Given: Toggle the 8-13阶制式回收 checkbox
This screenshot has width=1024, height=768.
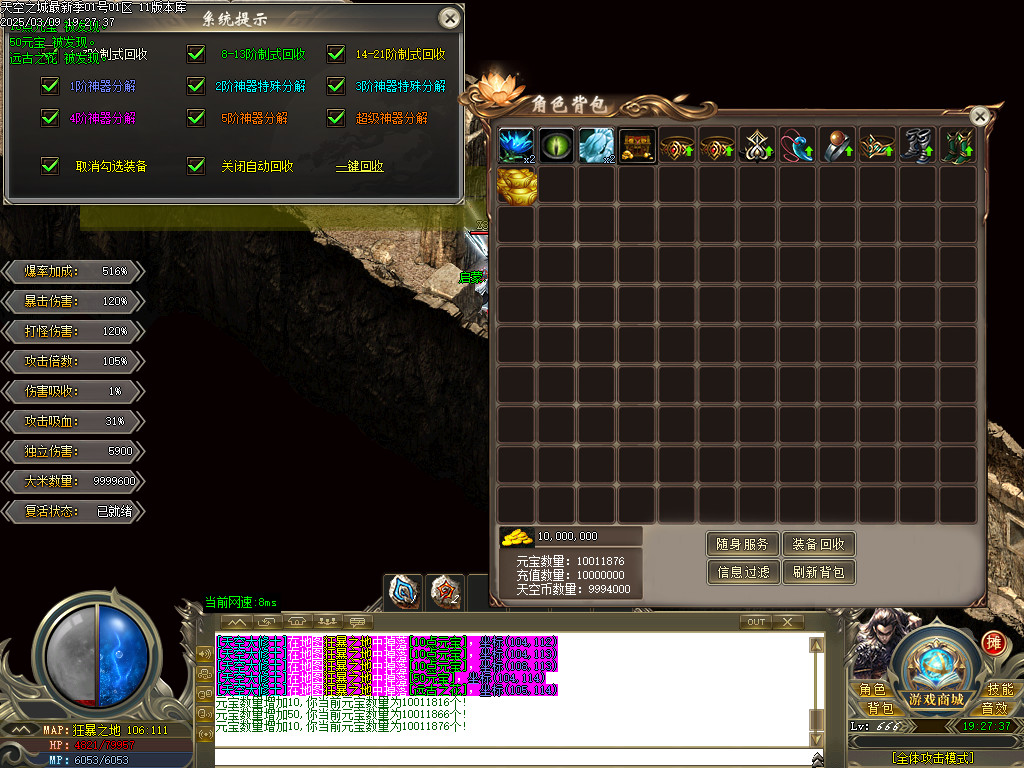Looking at the screenshot, I should pyautogui.click(x=197, y=54).
